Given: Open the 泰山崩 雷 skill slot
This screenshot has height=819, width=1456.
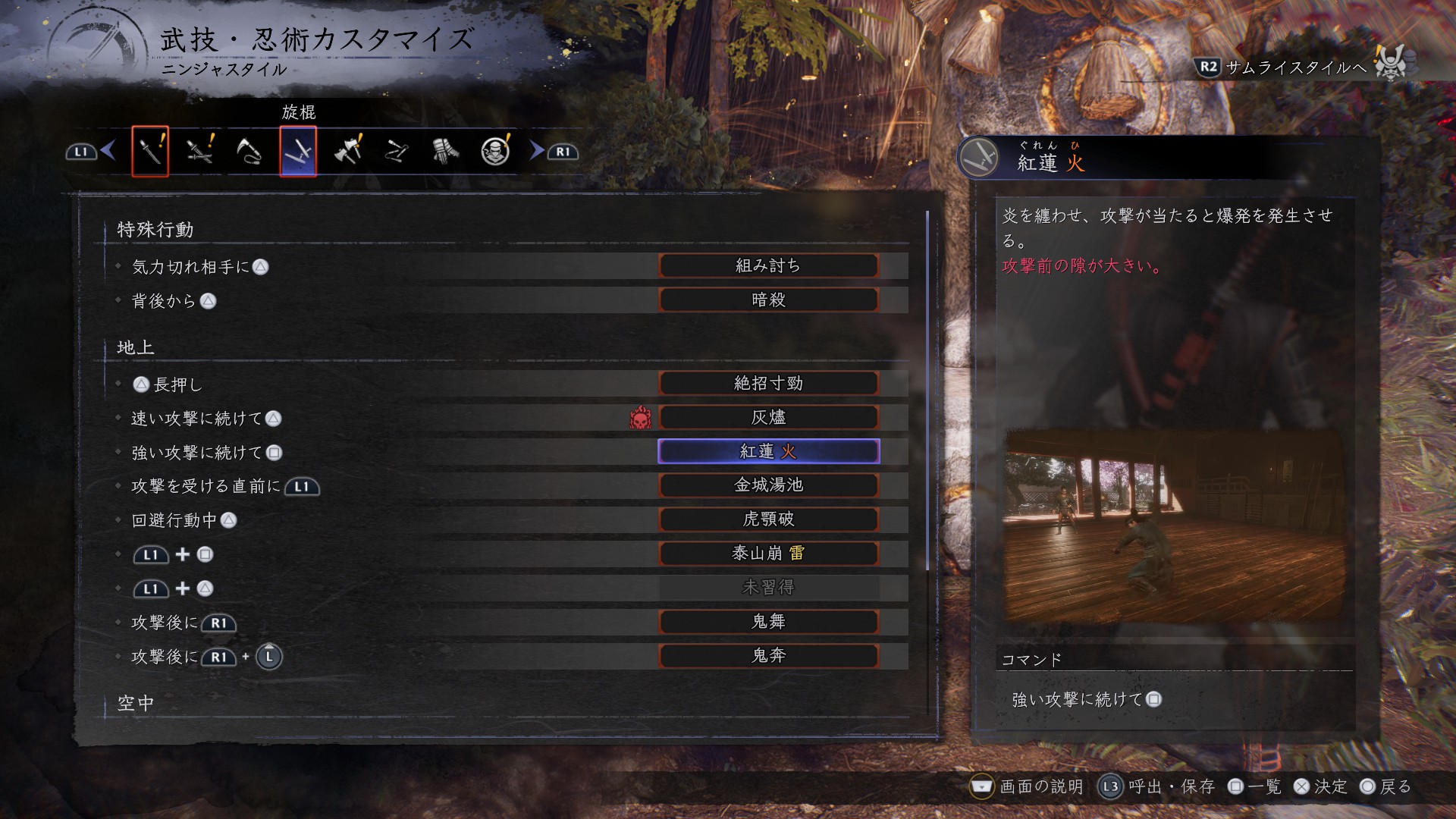Looking at the screenshot, I should click(x=768, y=554).
